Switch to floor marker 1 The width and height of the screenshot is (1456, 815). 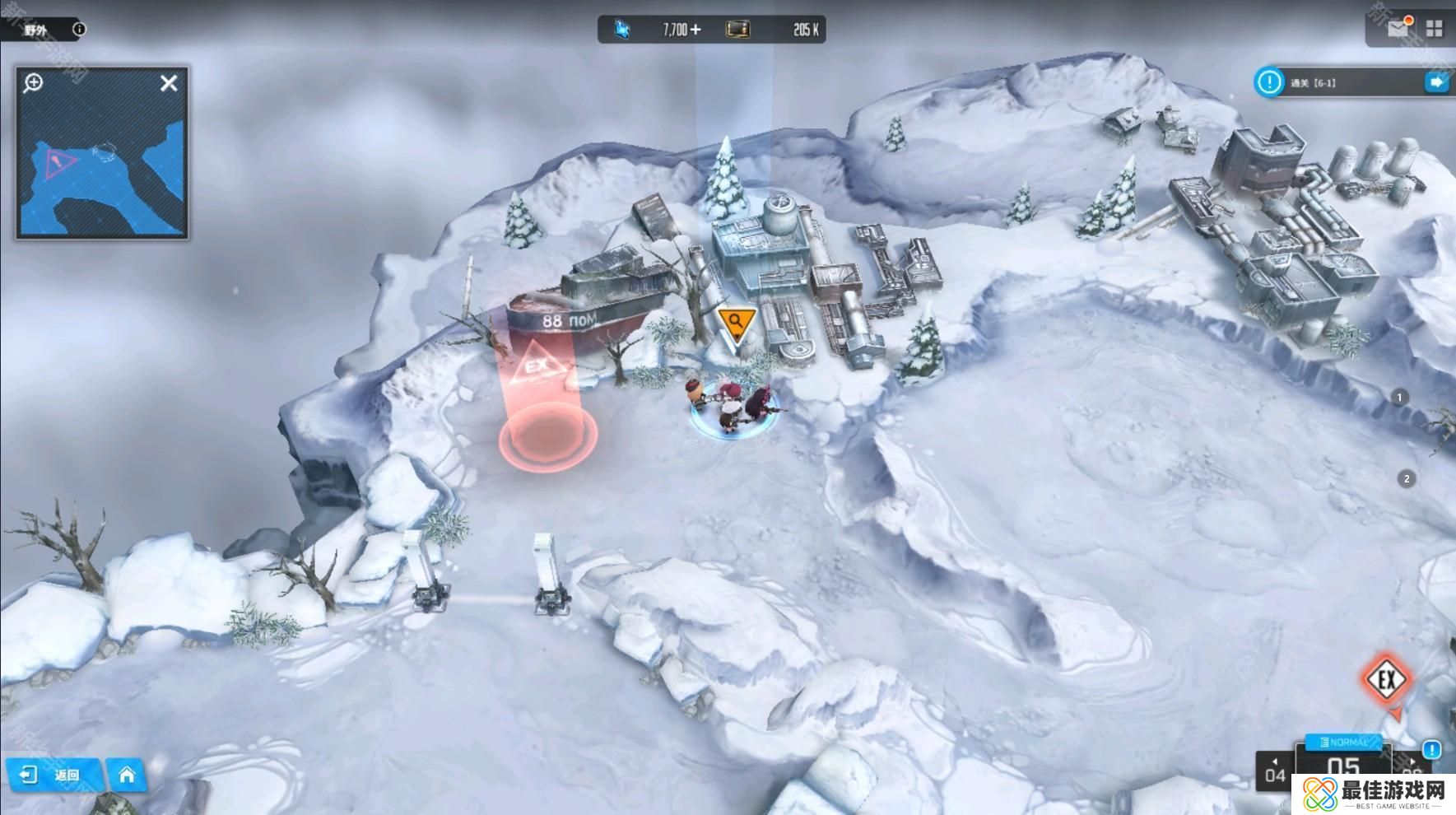tap(1399, 398)
